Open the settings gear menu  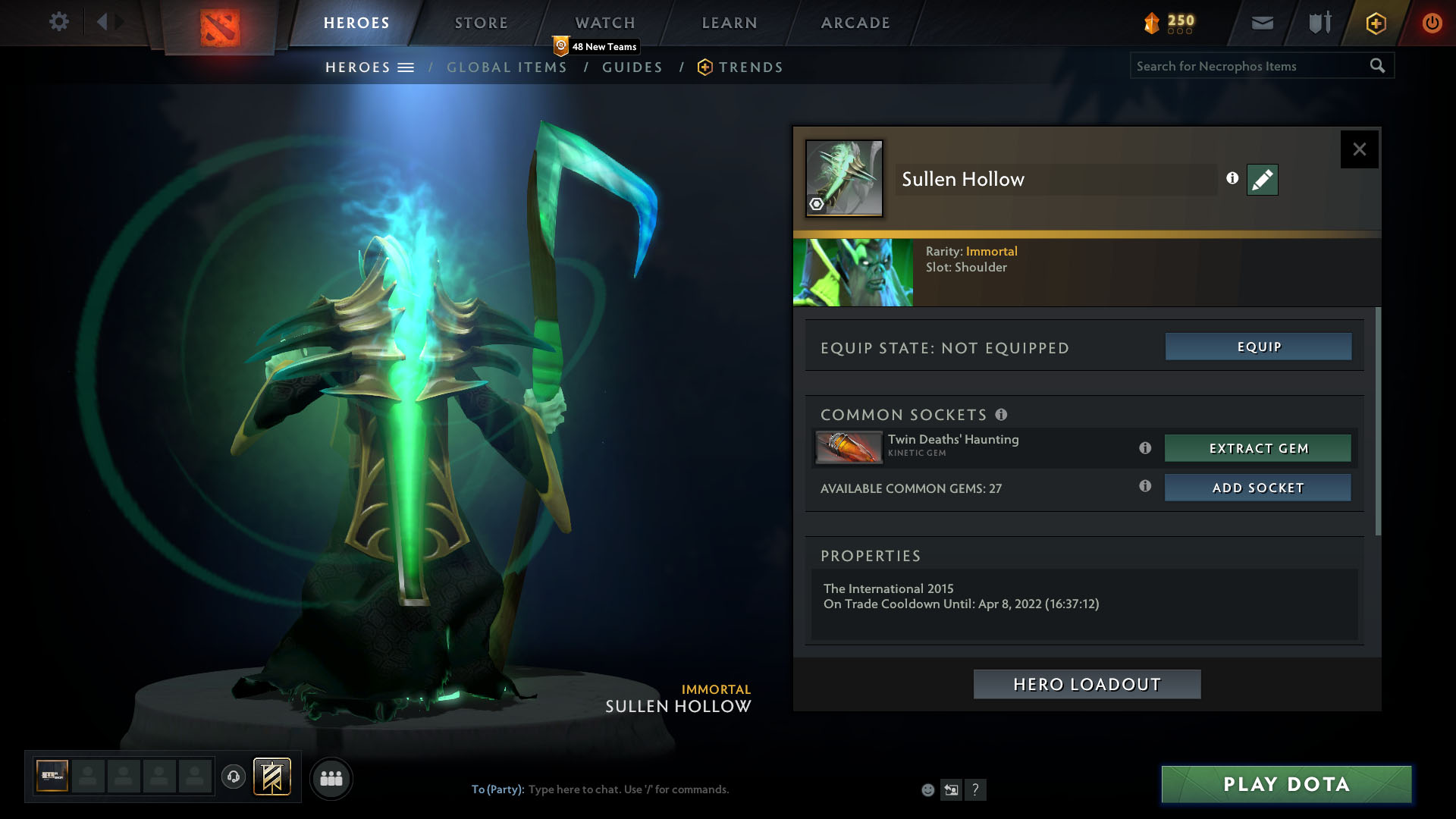click(x=58, y=22)
